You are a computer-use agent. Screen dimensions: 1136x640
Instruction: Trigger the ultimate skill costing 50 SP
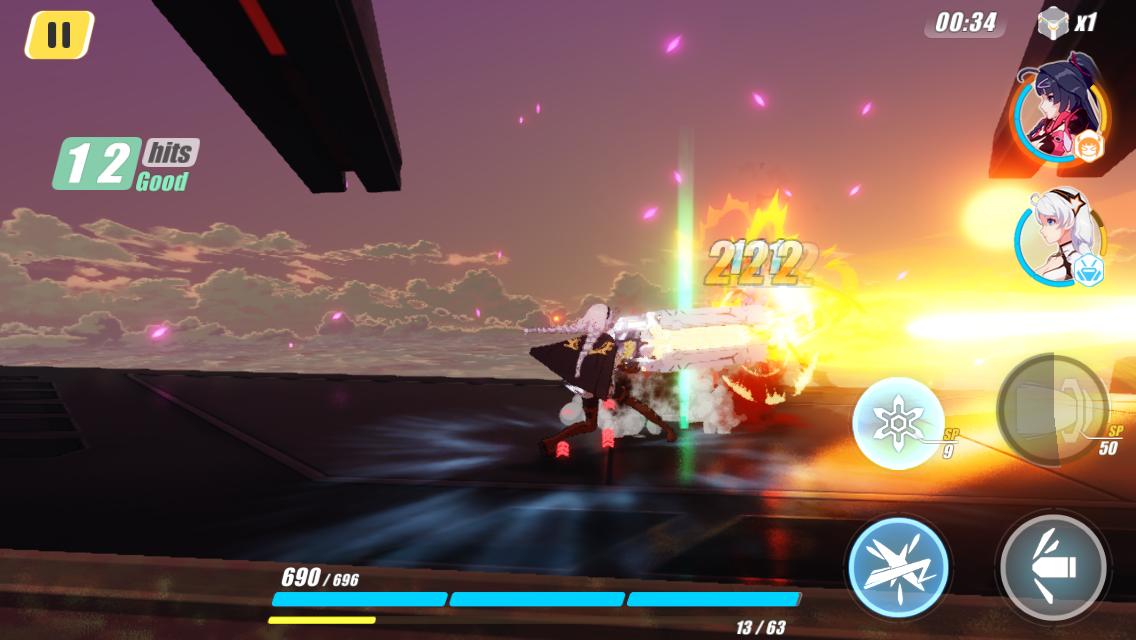tap(1052, 407)
